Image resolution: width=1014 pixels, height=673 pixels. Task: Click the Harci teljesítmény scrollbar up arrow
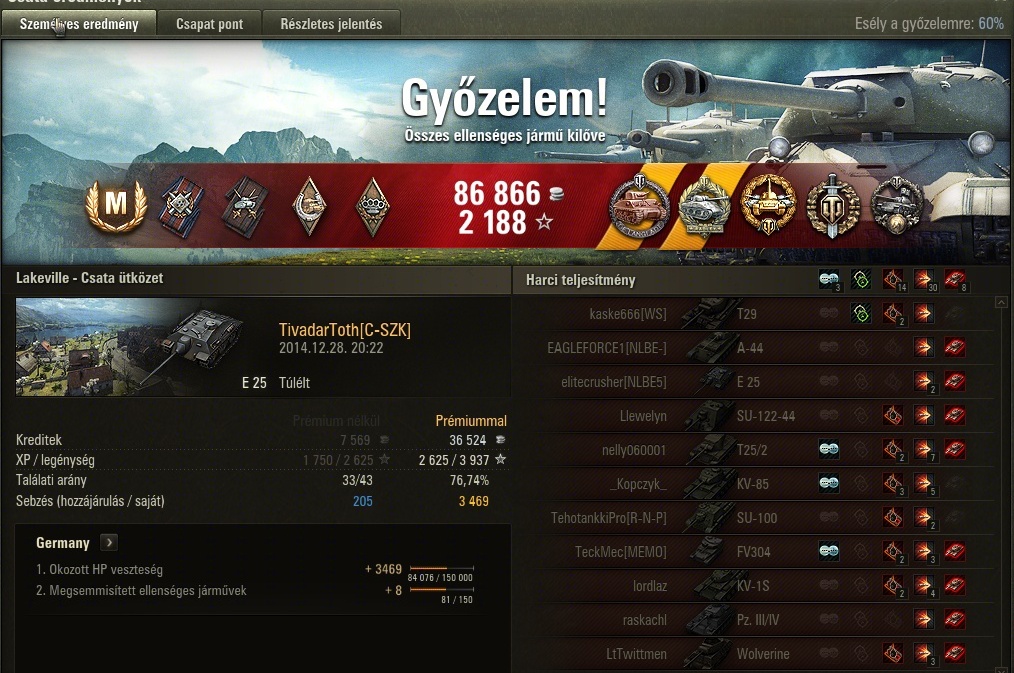(x=1001, y=302)
